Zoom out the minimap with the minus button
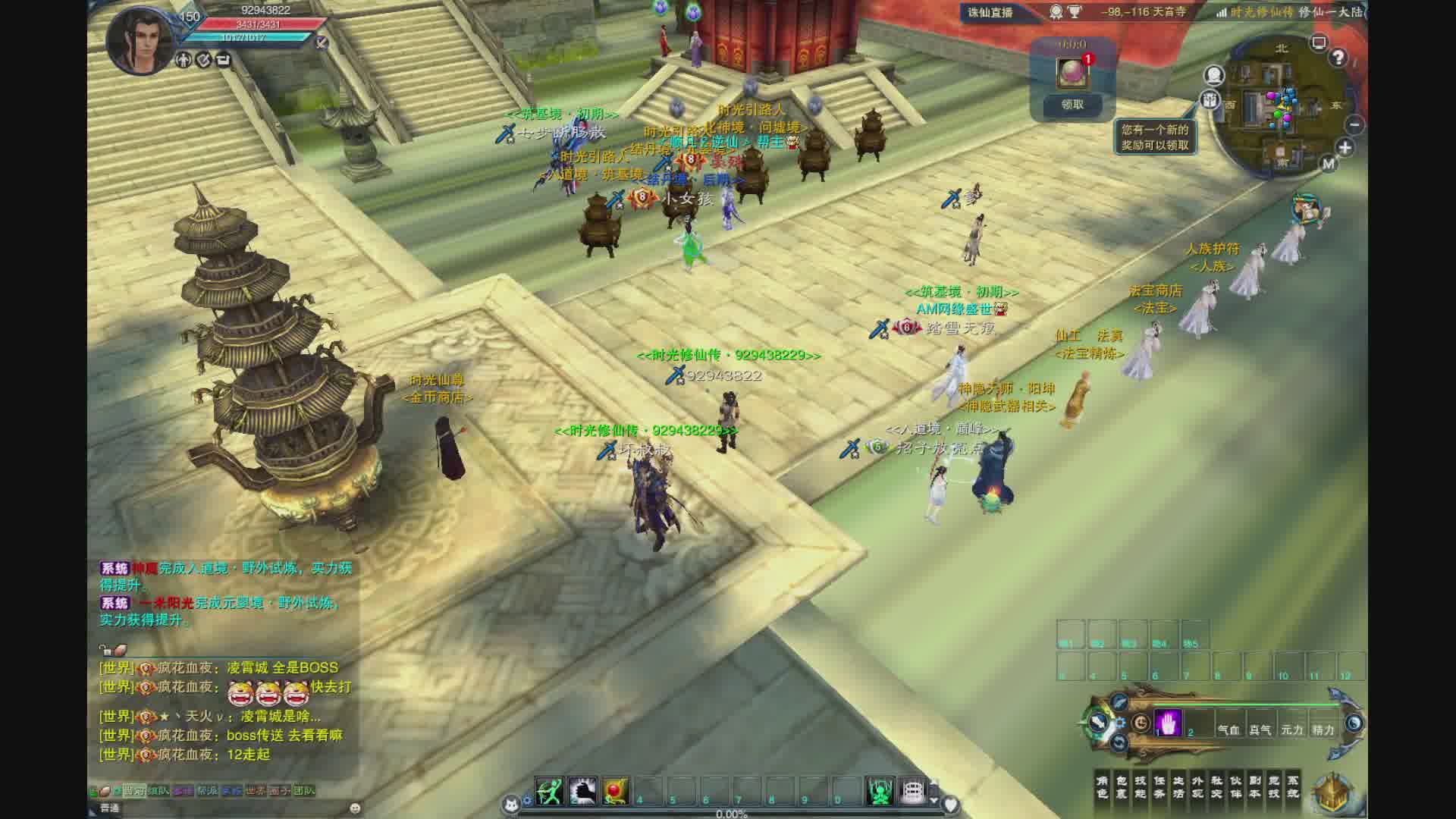 coord(1355,125)
